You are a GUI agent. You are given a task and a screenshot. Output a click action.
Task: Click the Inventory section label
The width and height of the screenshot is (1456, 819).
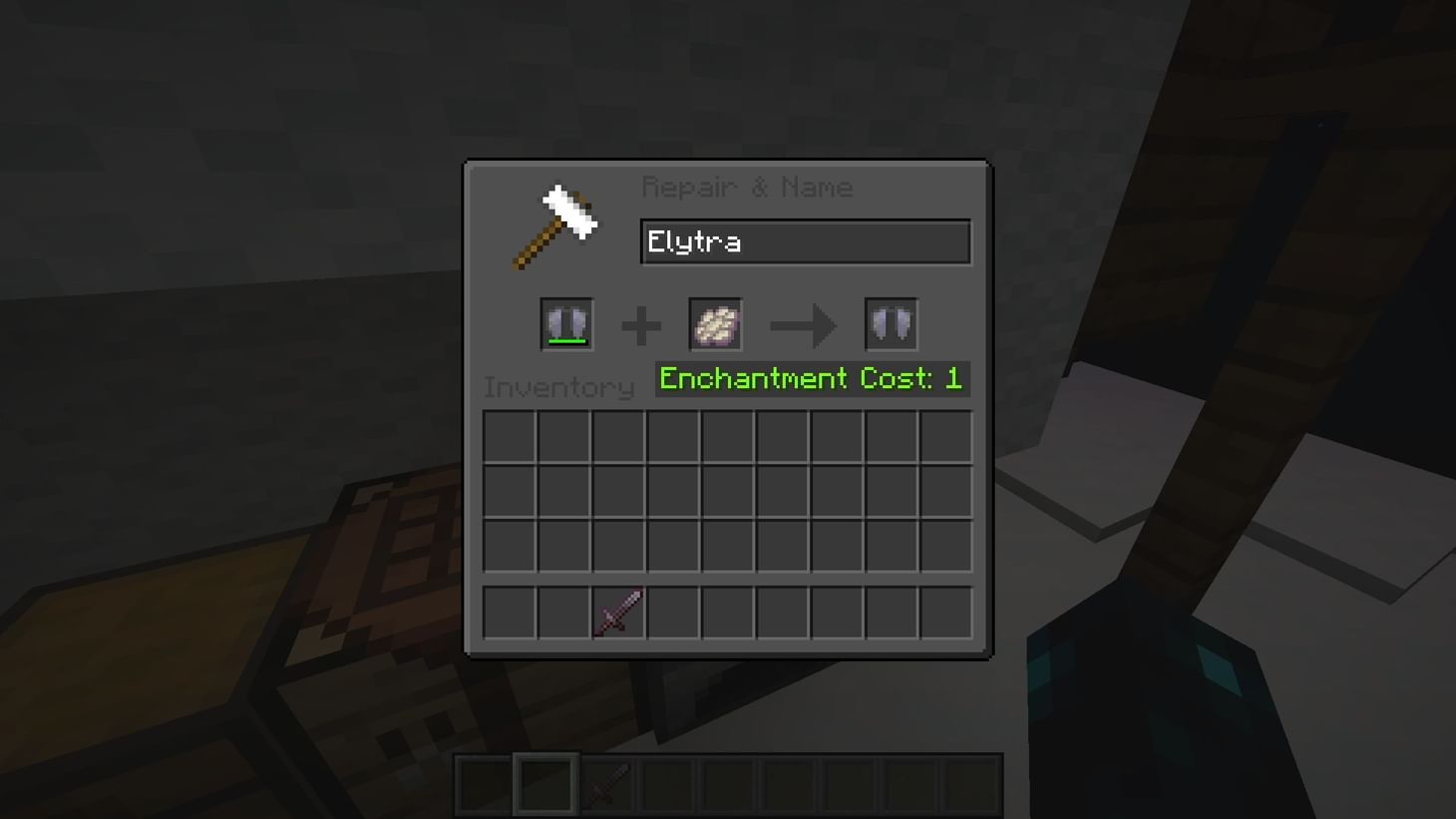[558, 387]
